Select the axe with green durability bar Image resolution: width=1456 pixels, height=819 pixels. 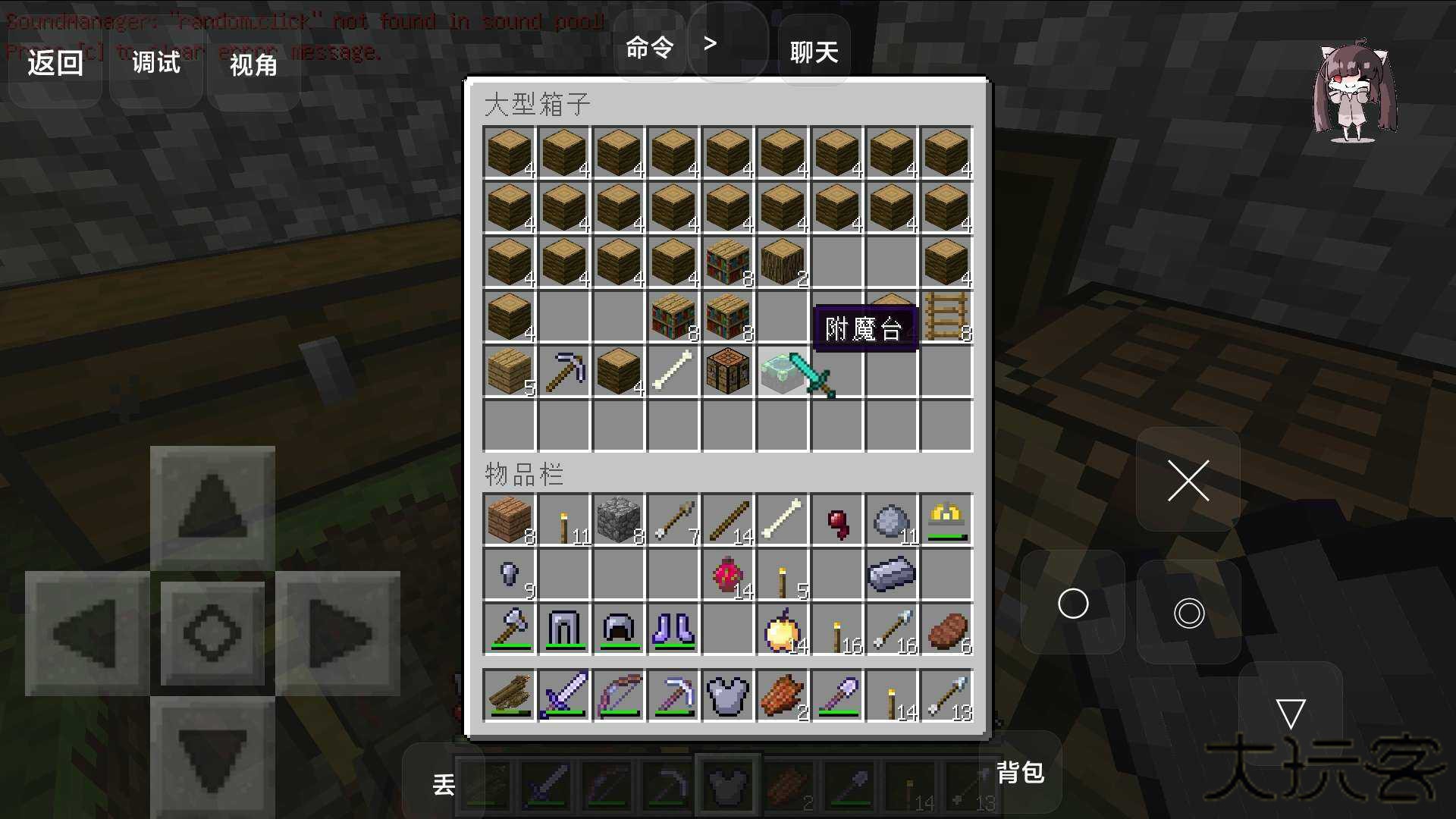pyautogui.click(x=509, y=629)
